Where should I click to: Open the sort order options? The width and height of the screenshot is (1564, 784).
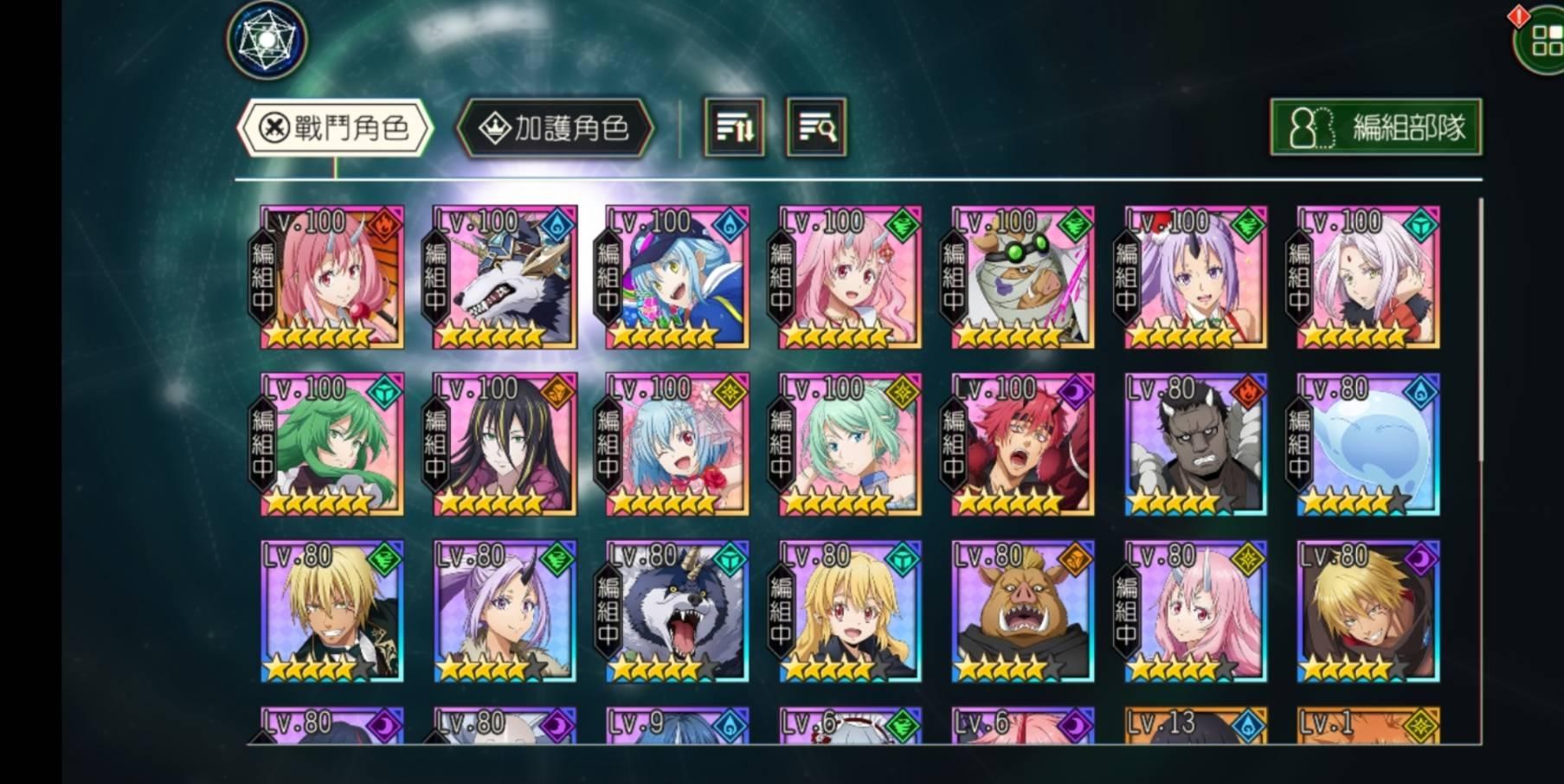(734, 128)
